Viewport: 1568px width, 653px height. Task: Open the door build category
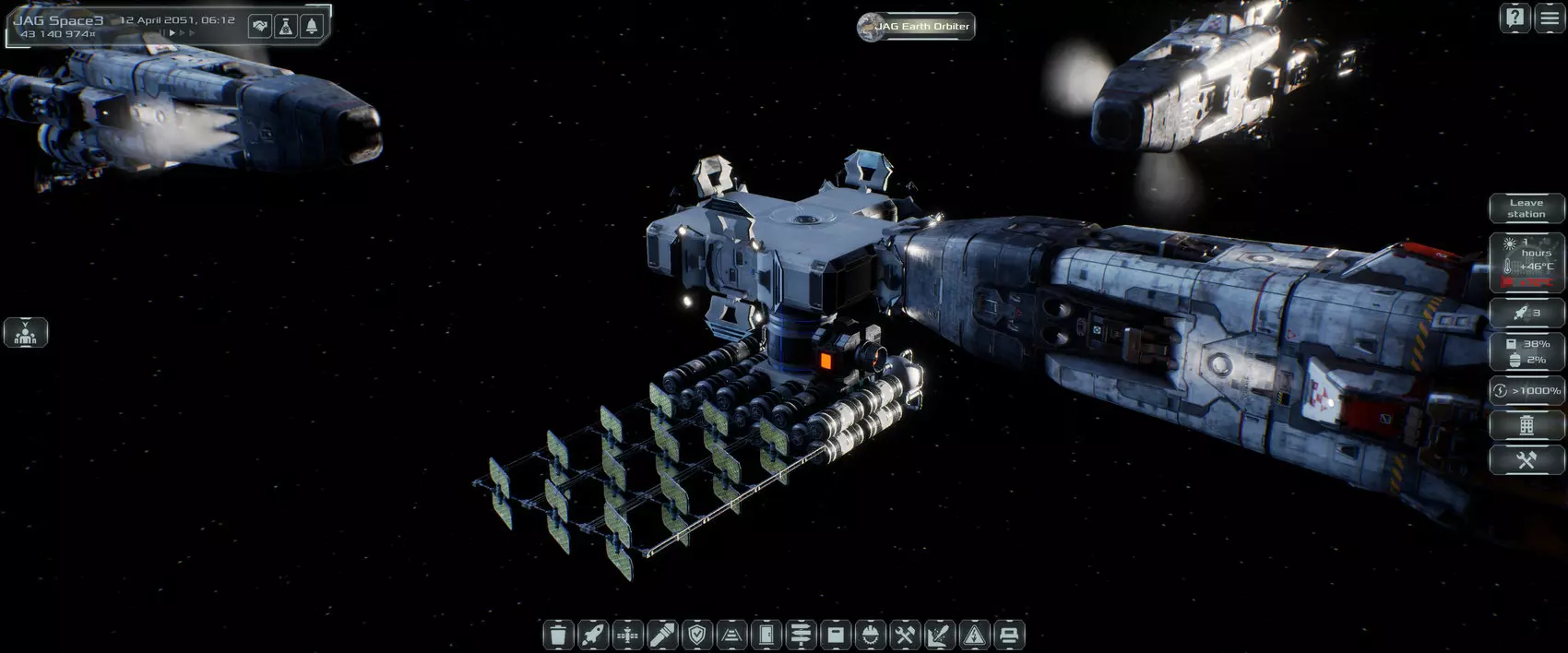coord(766,635)
